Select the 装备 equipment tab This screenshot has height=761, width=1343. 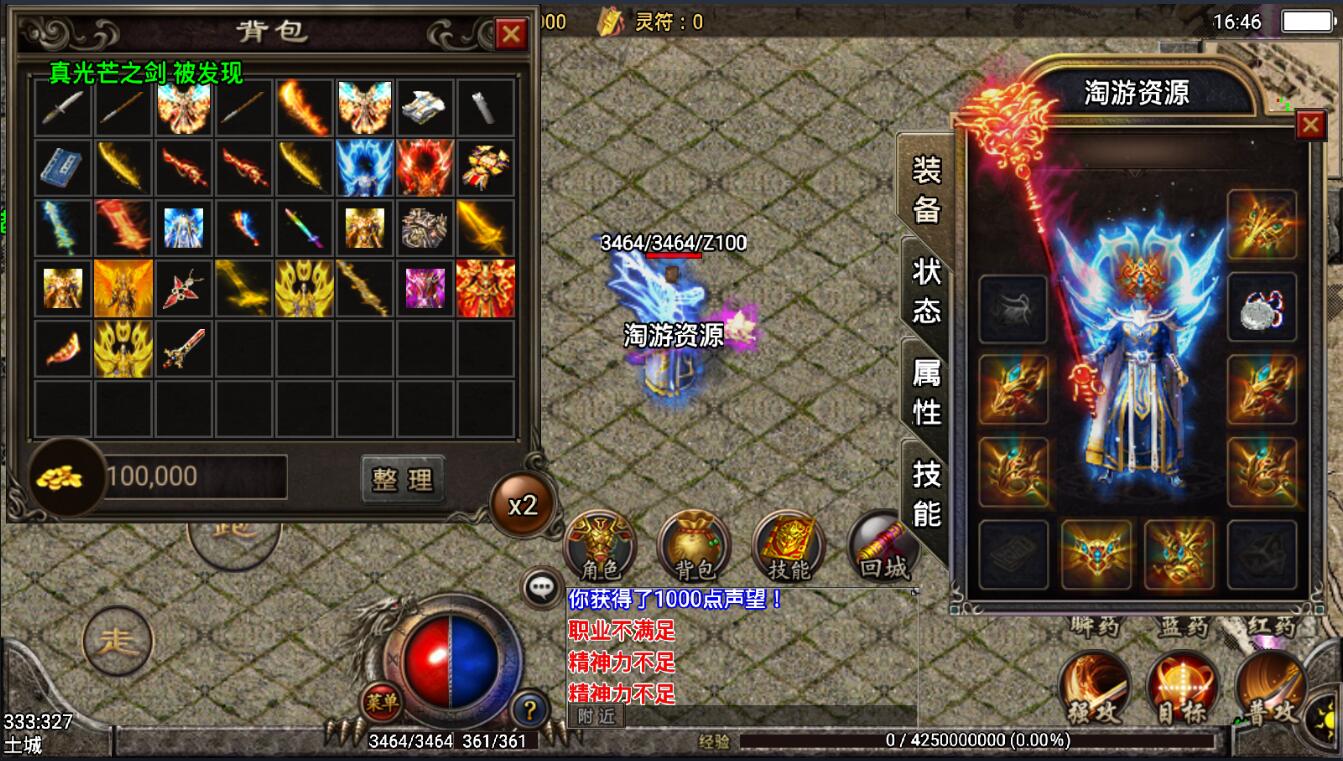point(926,187)
